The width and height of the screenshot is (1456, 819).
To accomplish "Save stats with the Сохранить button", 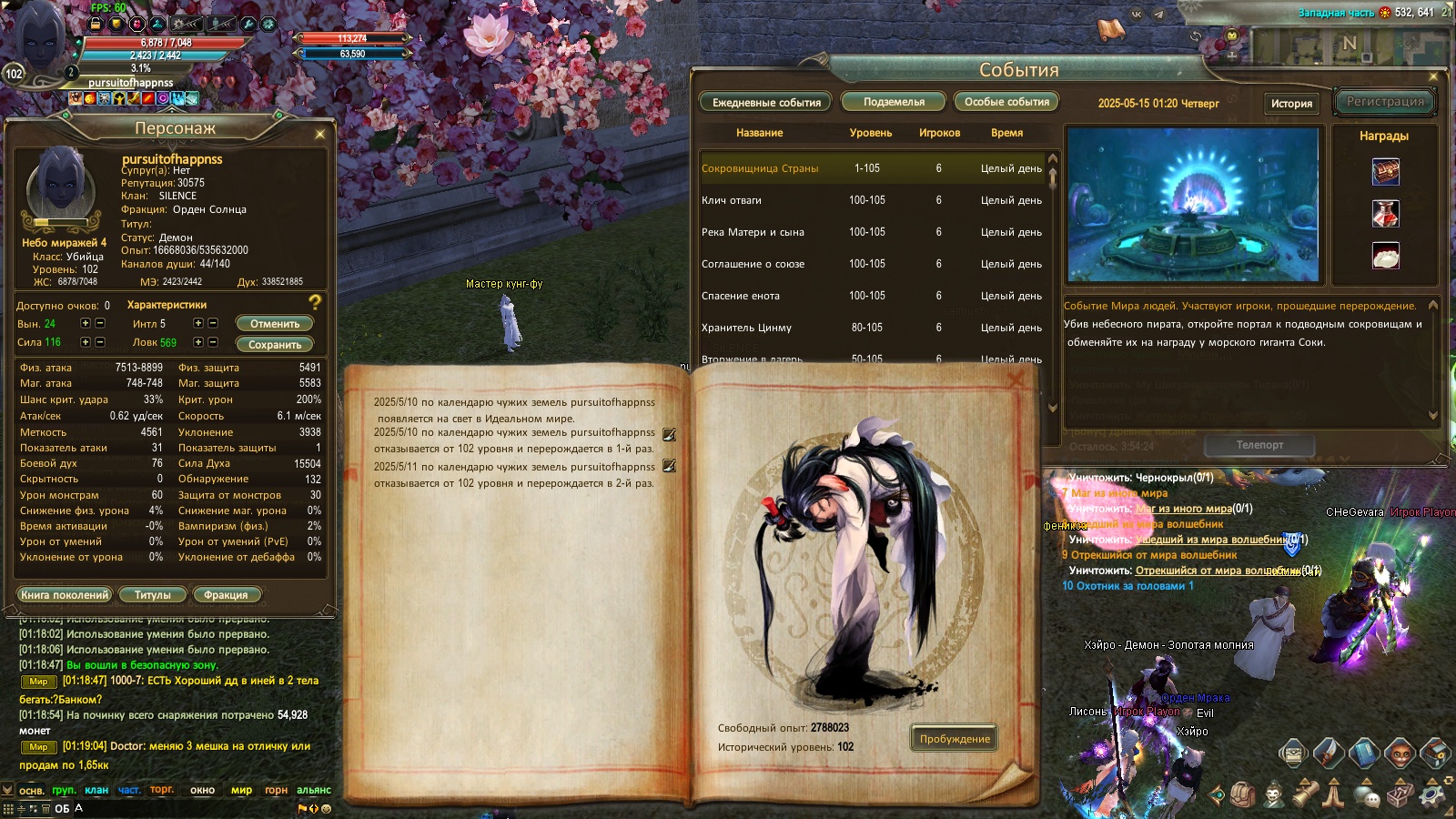I will click(275, 345).
